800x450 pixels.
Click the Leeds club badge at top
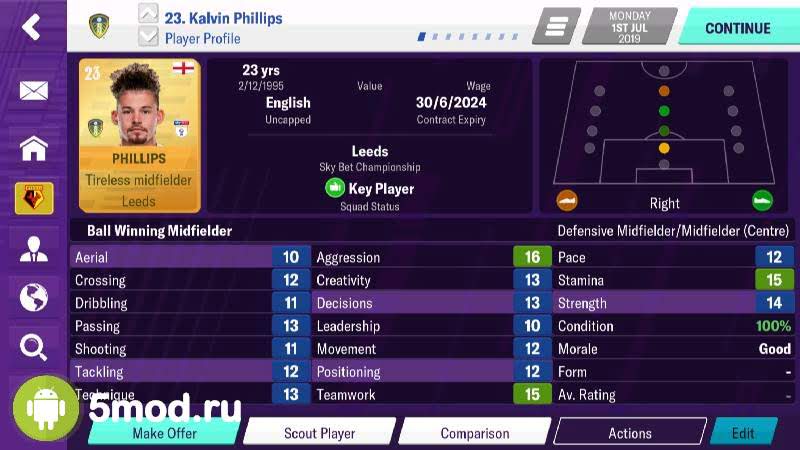[99, 26]
